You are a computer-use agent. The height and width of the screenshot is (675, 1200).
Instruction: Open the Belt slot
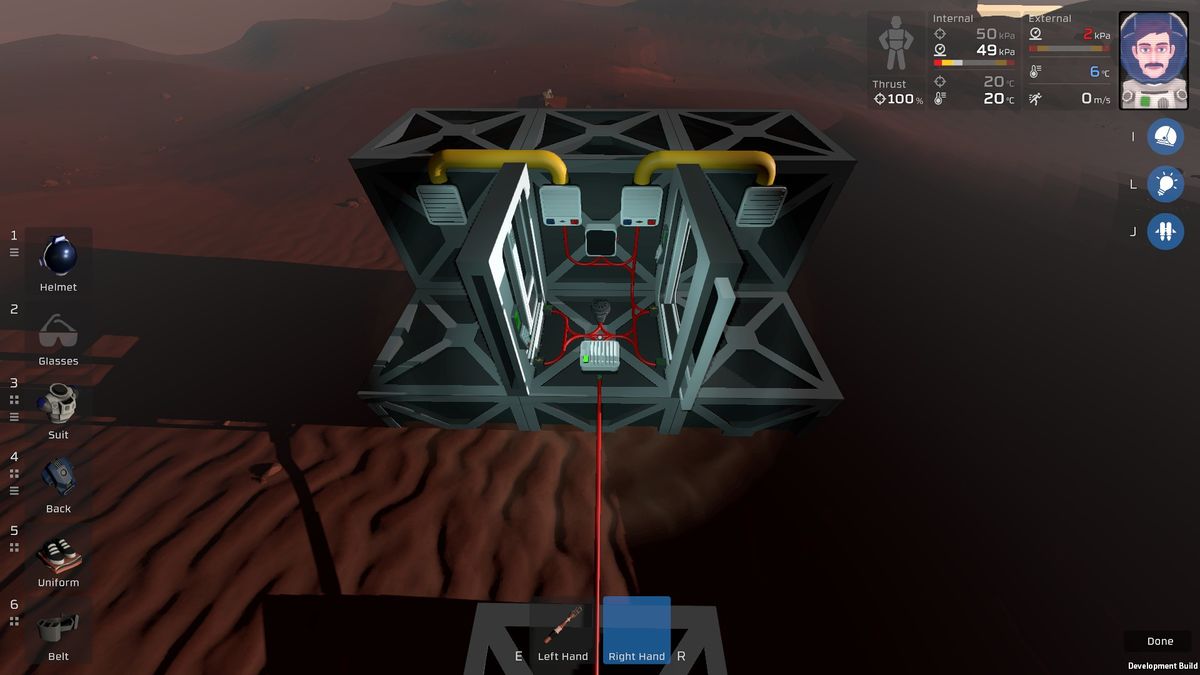point(59,628)
